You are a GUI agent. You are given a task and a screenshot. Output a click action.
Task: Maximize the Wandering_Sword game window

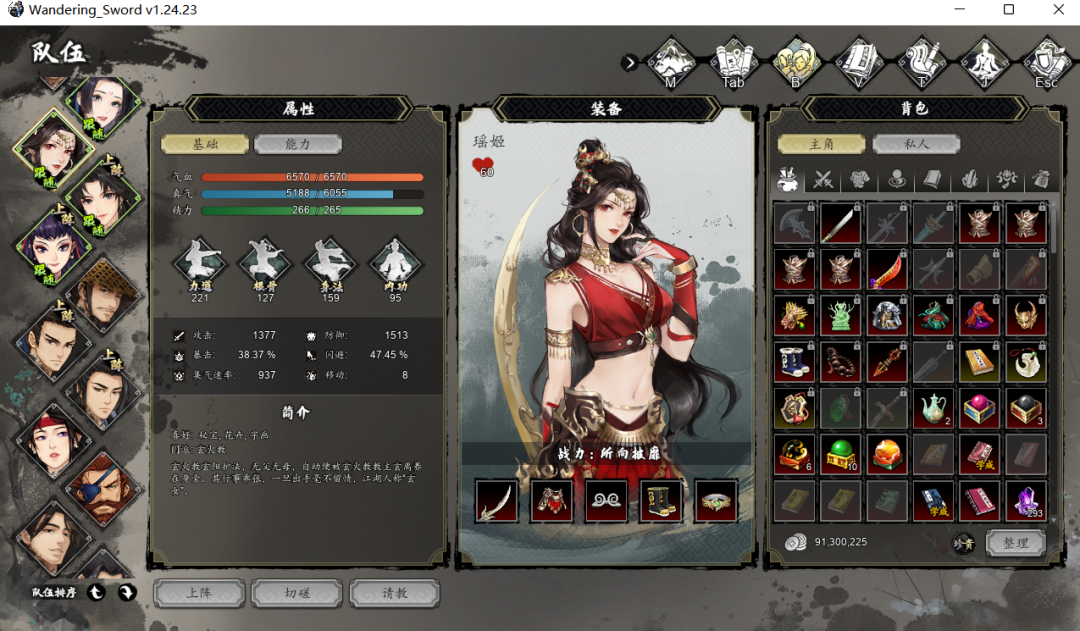coord(1009,10)
